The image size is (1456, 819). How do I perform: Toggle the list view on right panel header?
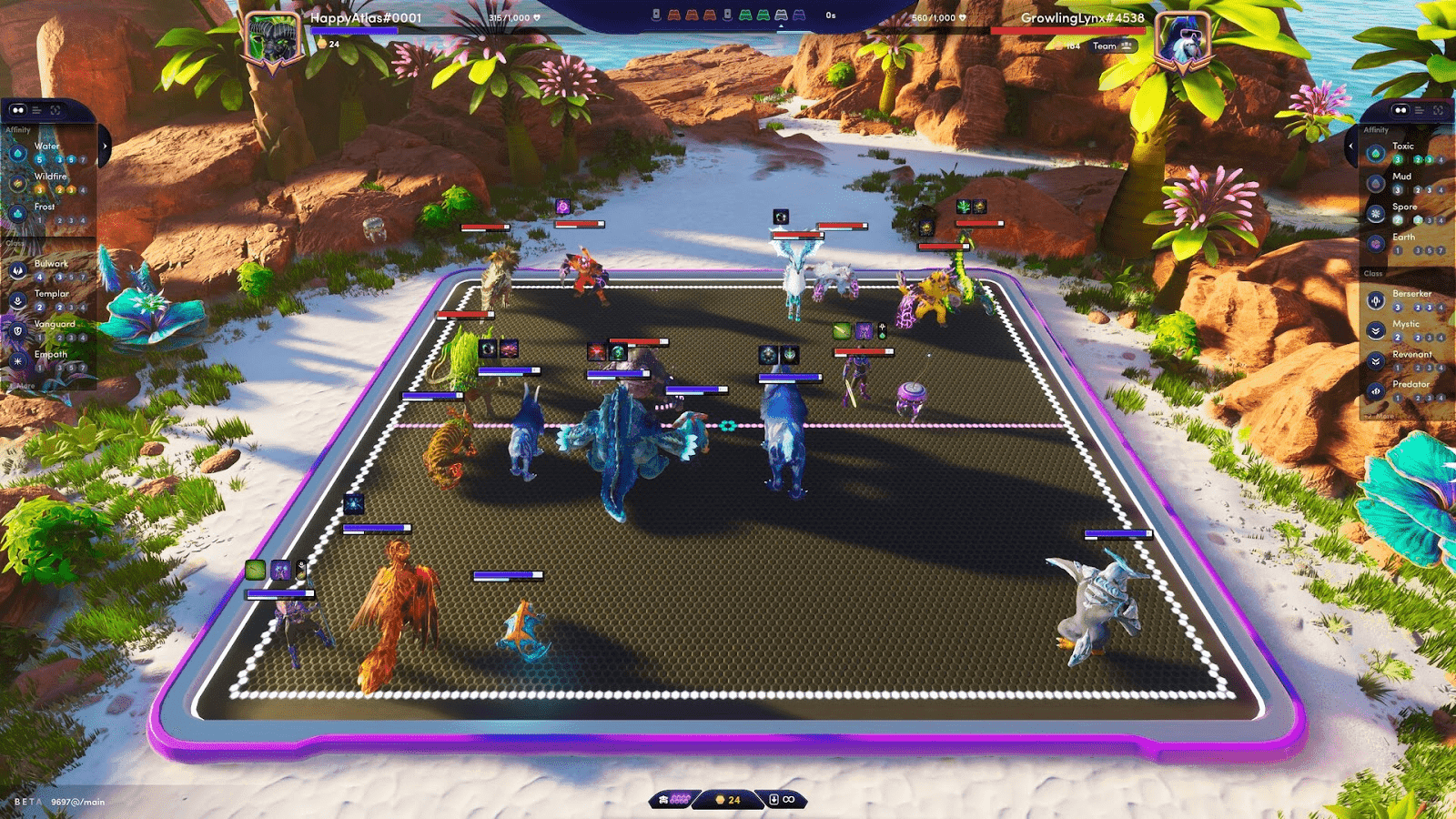1419,110
